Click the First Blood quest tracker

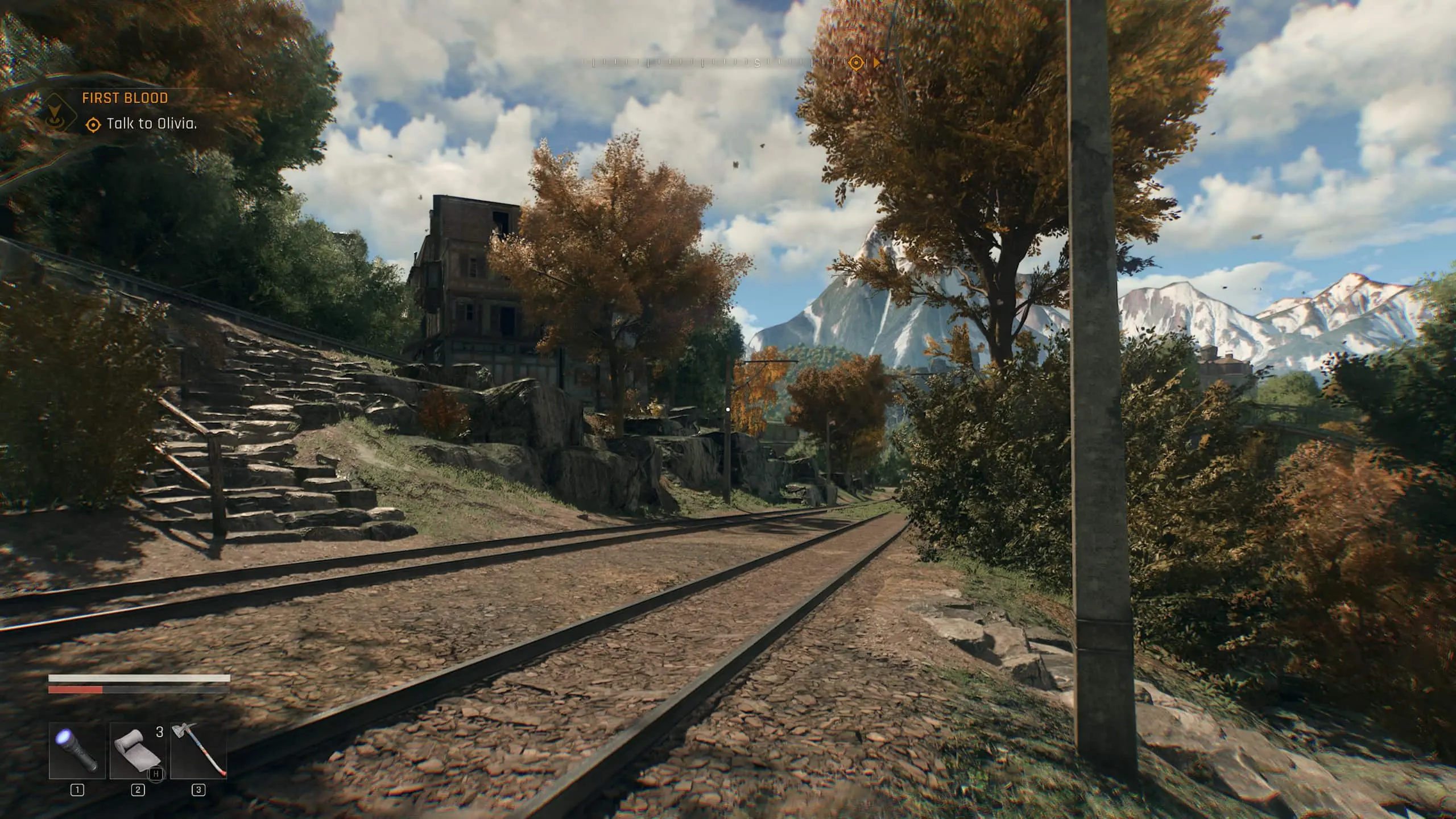(x=125, y=98)
